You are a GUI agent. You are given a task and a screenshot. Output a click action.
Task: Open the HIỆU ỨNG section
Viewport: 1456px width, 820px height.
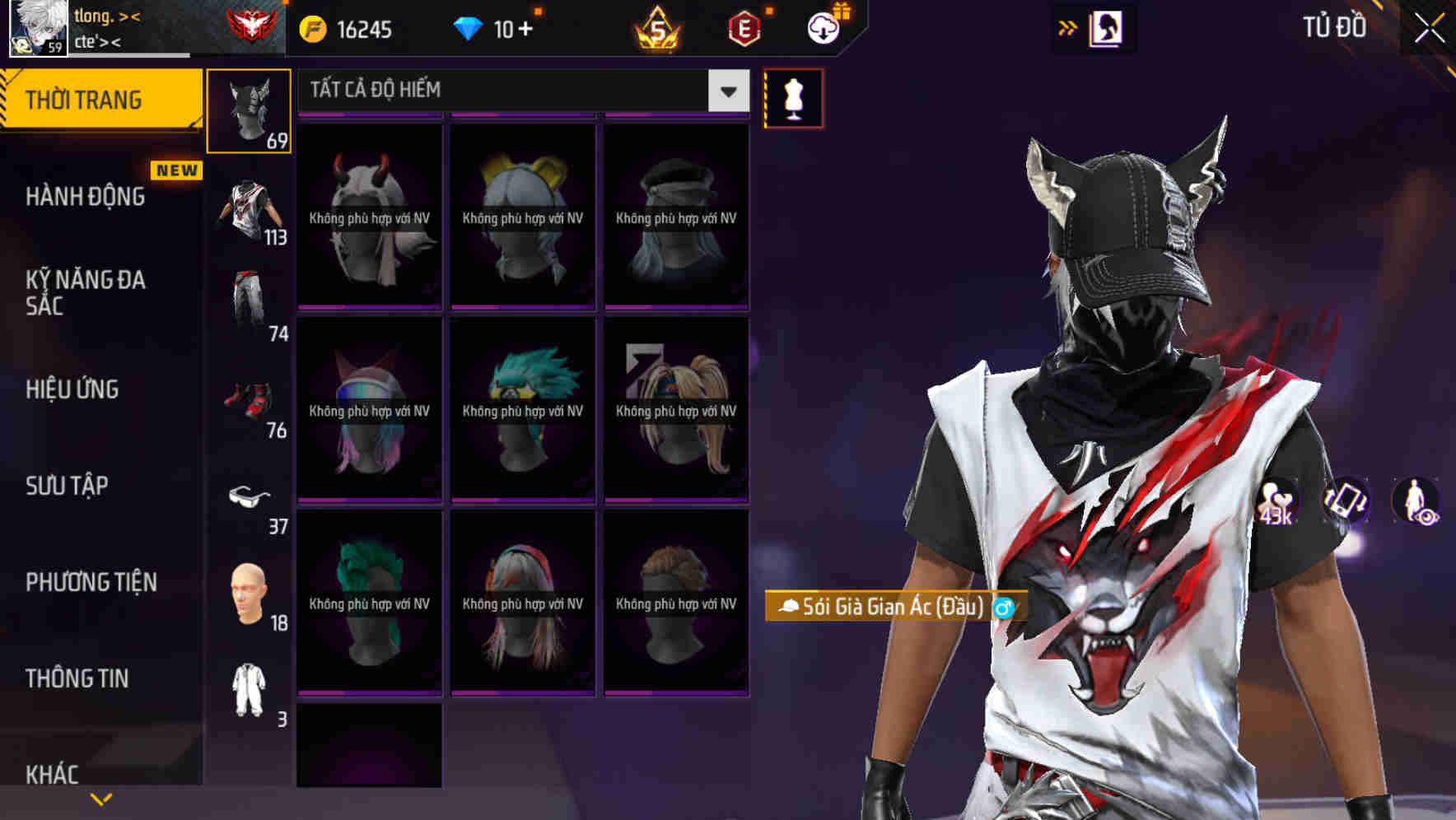(x=71, y=389)
